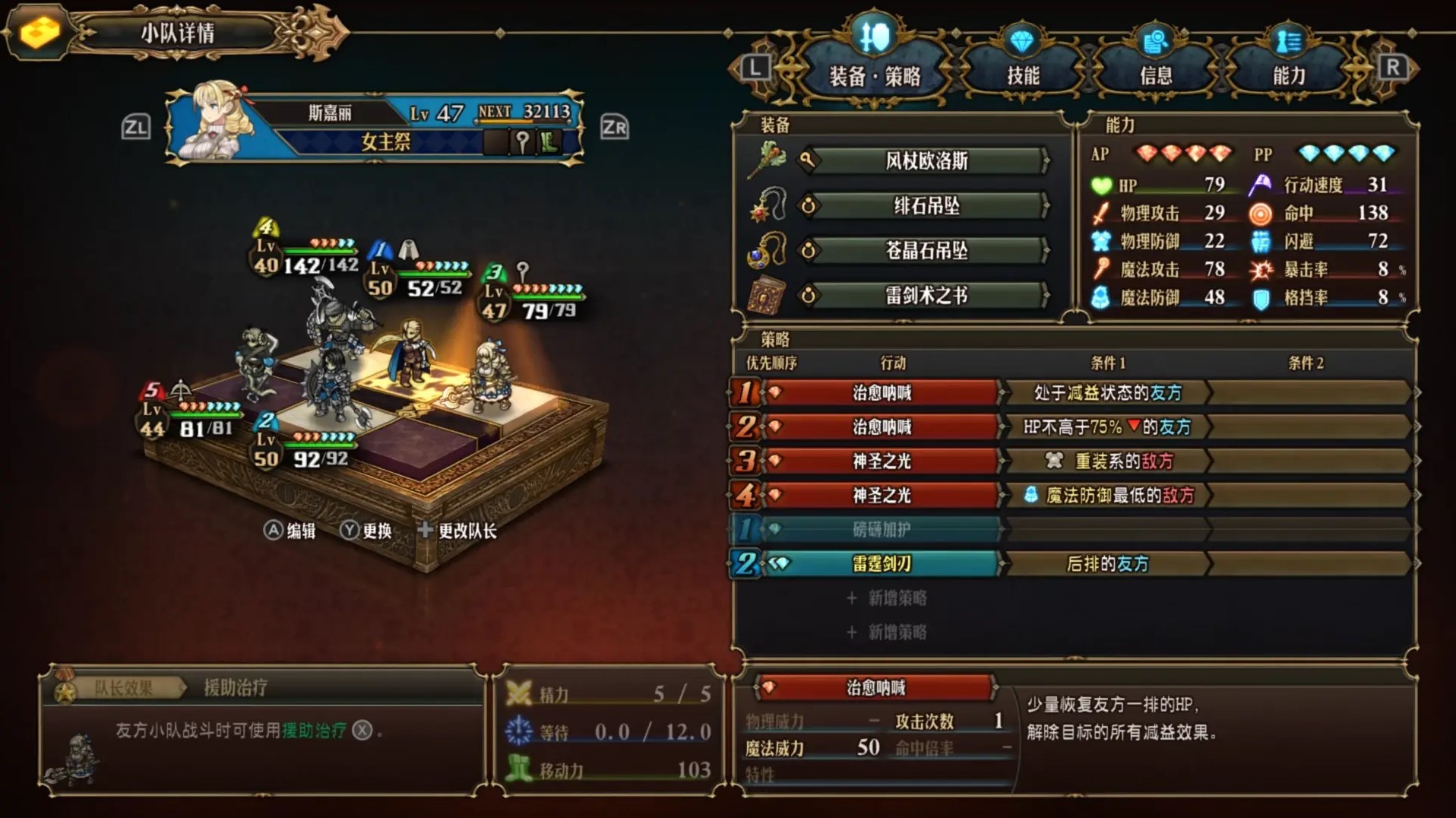The image size is (1456, 818).
Task: Click Scarlett's character portrait
Action: [x=208, y=127]
